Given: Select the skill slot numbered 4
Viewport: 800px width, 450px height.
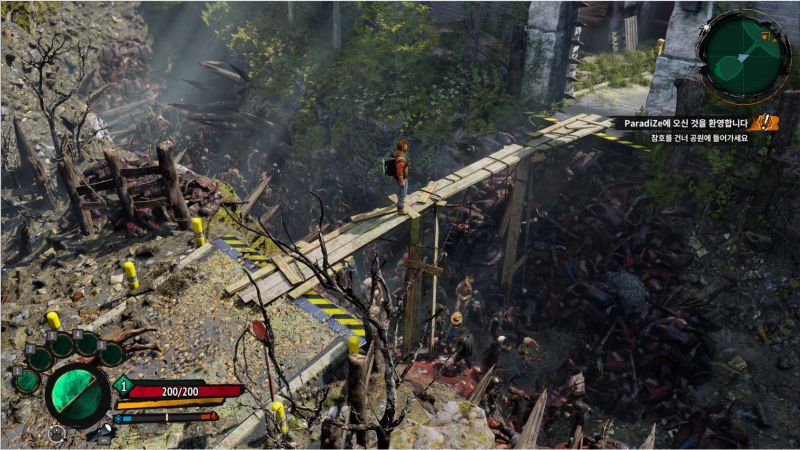Looking at the screenshot, I should point(87,343).
